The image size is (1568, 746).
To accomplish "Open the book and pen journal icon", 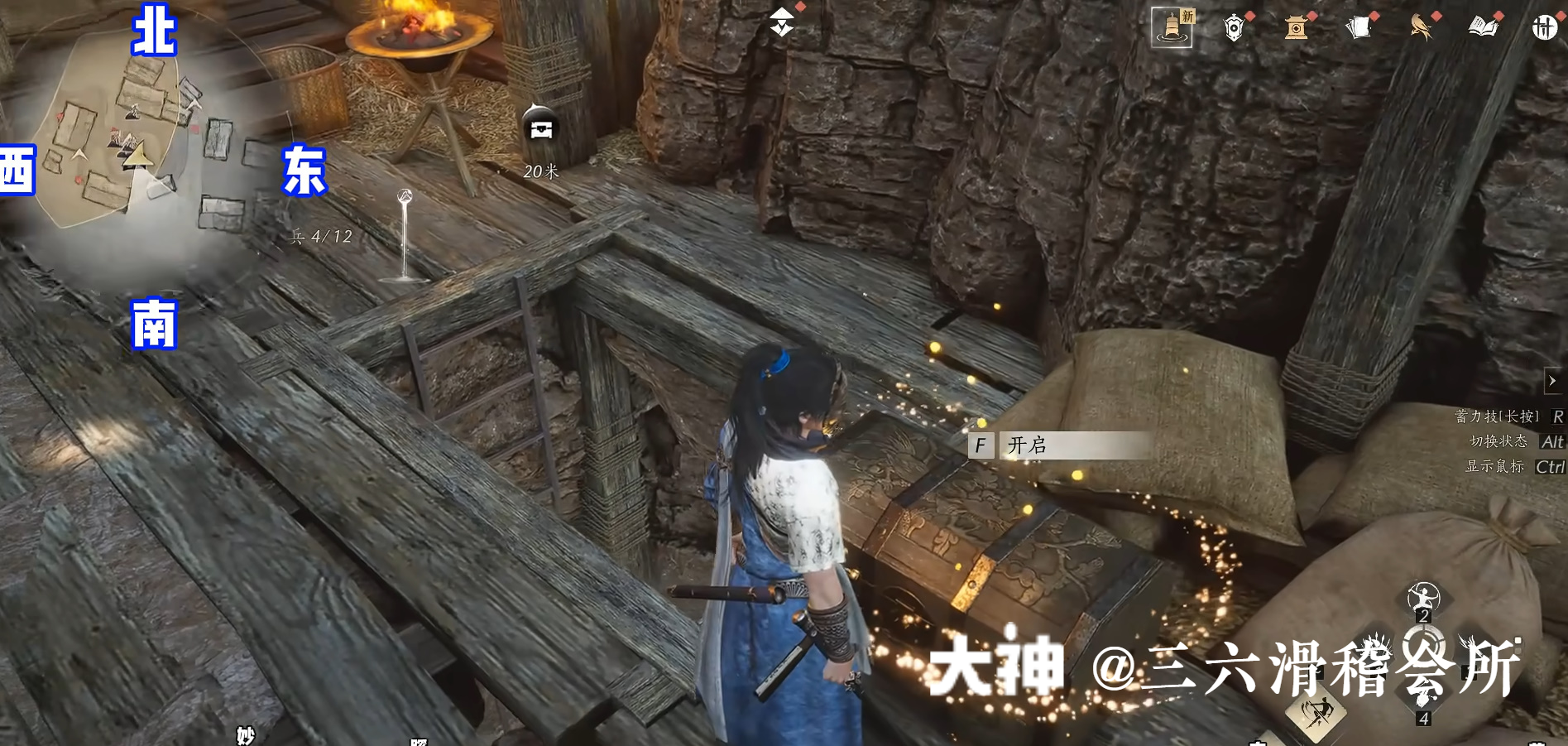I will (x=1484, y=27).
